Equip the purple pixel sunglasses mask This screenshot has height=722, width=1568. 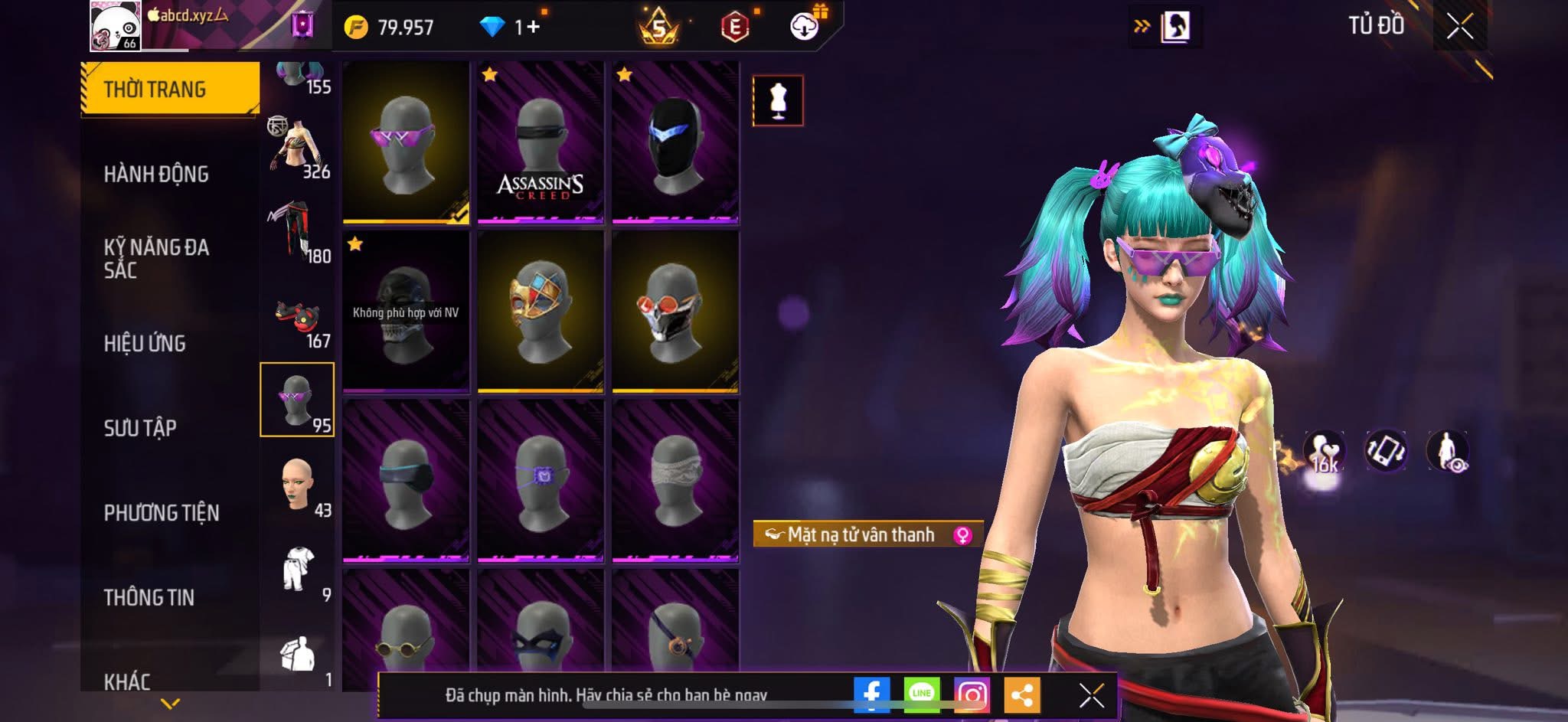pyautogui.click(x=406, y=143)
